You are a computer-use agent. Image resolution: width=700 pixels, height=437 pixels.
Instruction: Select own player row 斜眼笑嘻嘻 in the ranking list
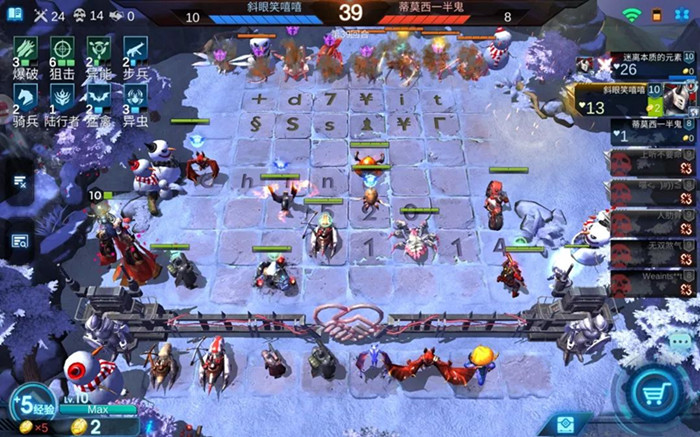645,98
